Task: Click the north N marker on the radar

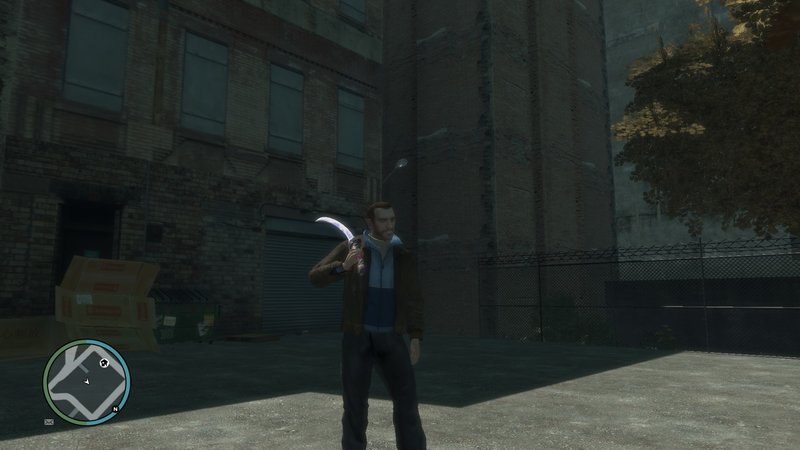Action: (116, 410)
